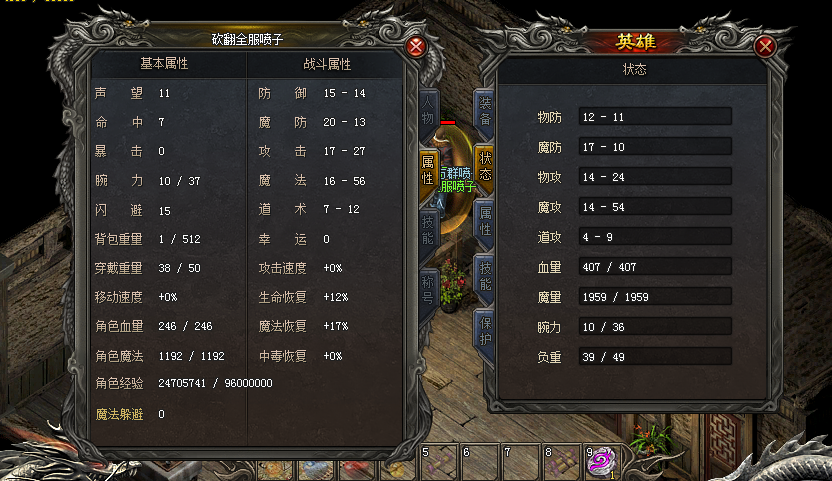The width and height of the screenshot is (832, 481).
Task: Use the purple swirl item in hotbar slot 9
Action: (x=600, y=461)
